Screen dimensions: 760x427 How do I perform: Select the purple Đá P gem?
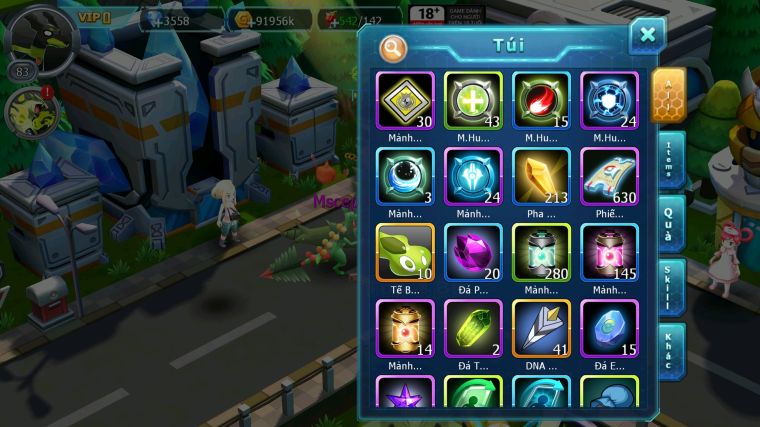473,252
